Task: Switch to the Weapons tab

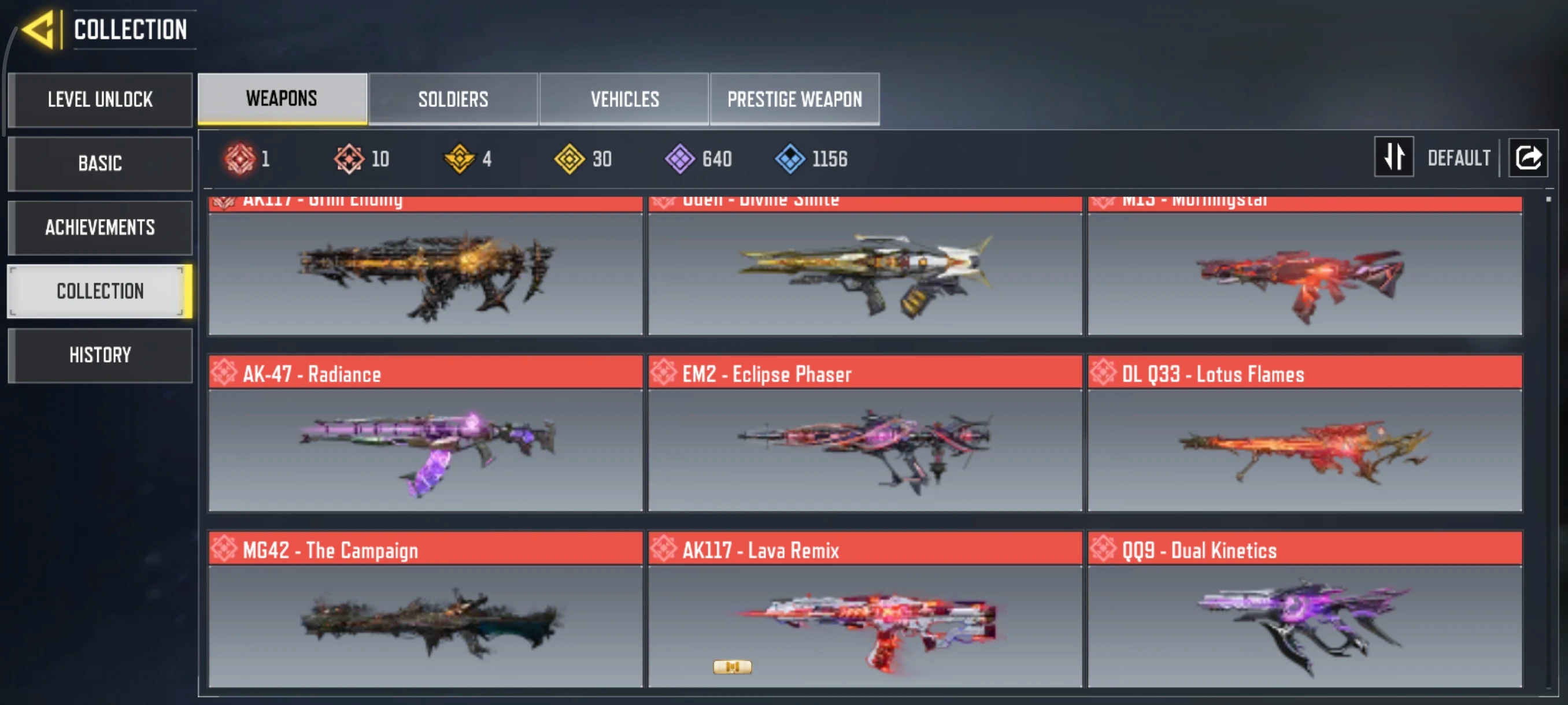Action: (282, 99)
